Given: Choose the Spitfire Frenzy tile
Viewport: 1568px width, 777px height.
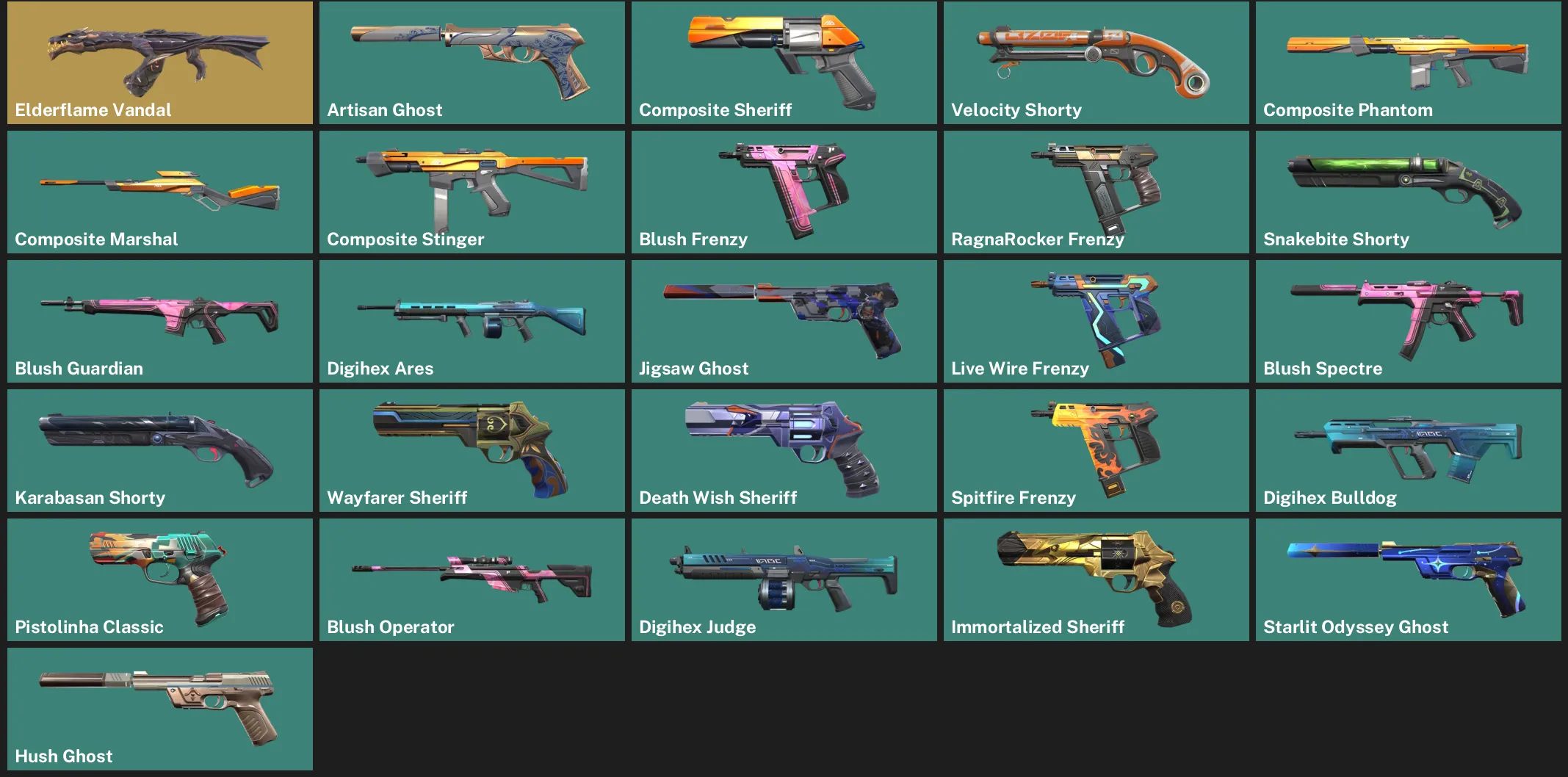Looking at the screenshot, I should click(x=1094, y=450).
